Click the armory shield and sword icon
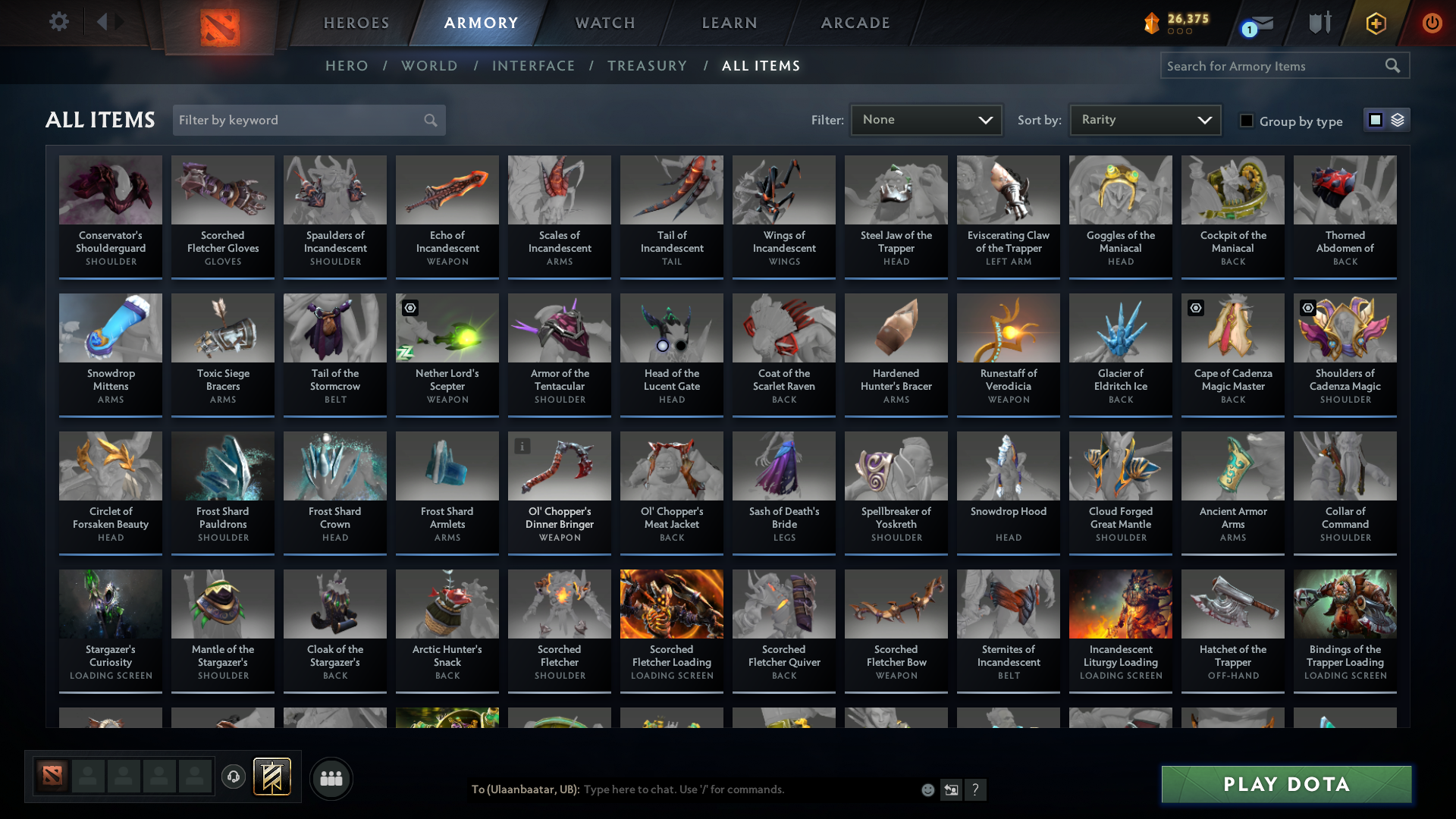The width and height of the screenshot is (1456, 819). (1319, 23)
